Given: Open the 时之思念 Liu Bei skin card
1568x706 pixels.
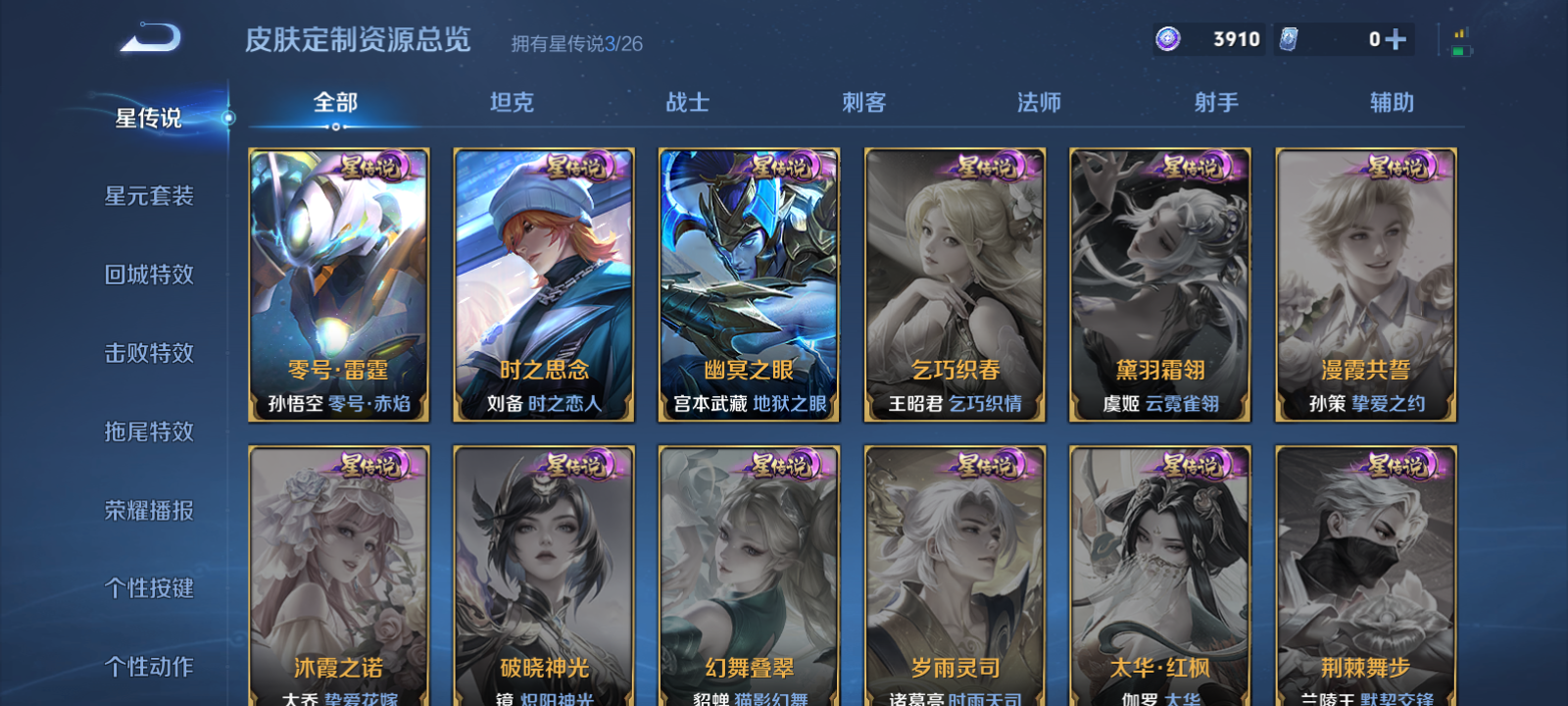Looking at the screenshot, I should (x=545, y=284).
